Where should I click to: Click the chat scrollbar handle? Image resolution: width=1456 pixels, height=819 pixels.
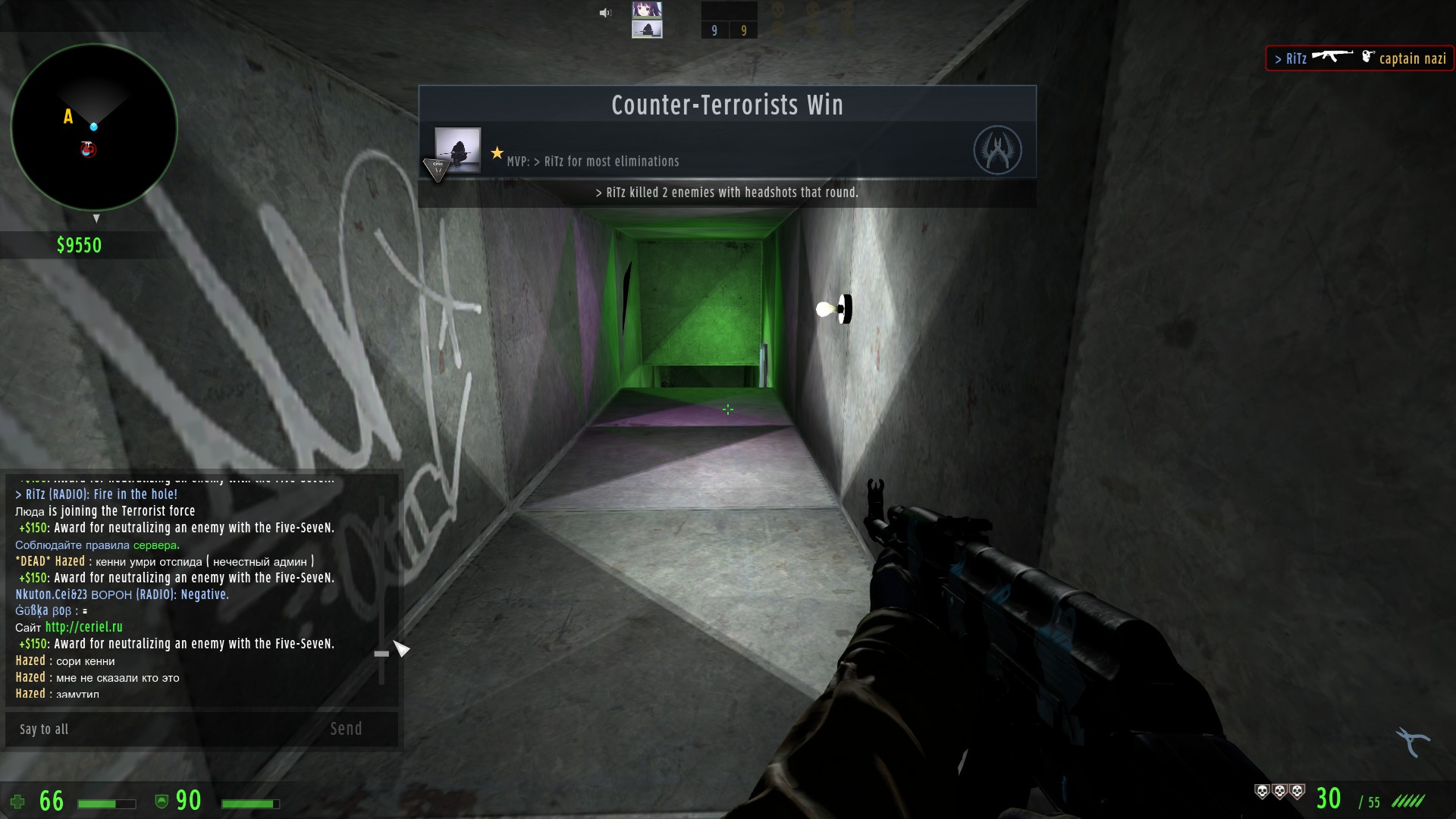click(x=381, y=653)
